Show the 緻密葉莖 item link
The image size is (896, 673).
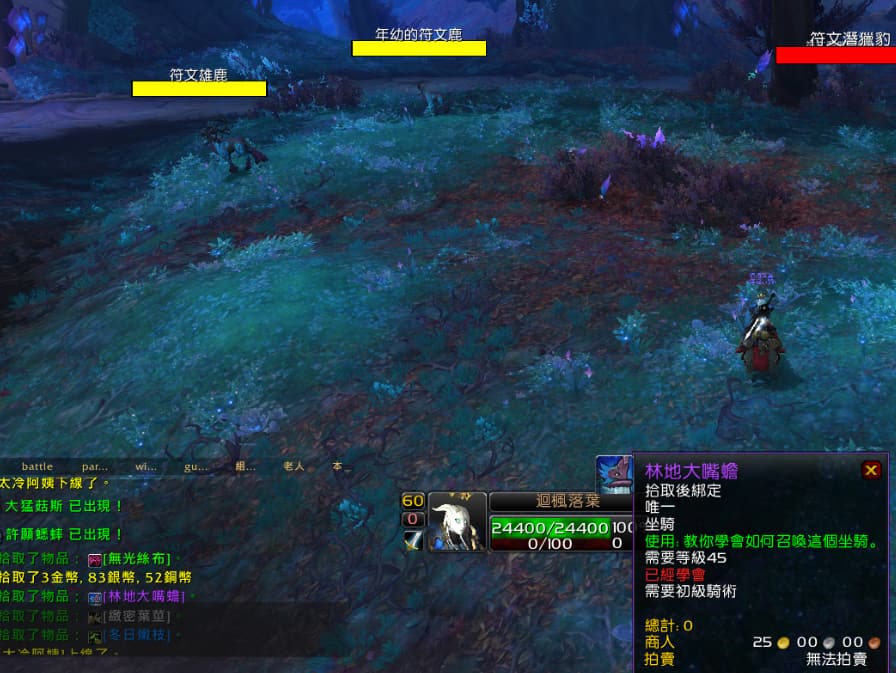136,617
